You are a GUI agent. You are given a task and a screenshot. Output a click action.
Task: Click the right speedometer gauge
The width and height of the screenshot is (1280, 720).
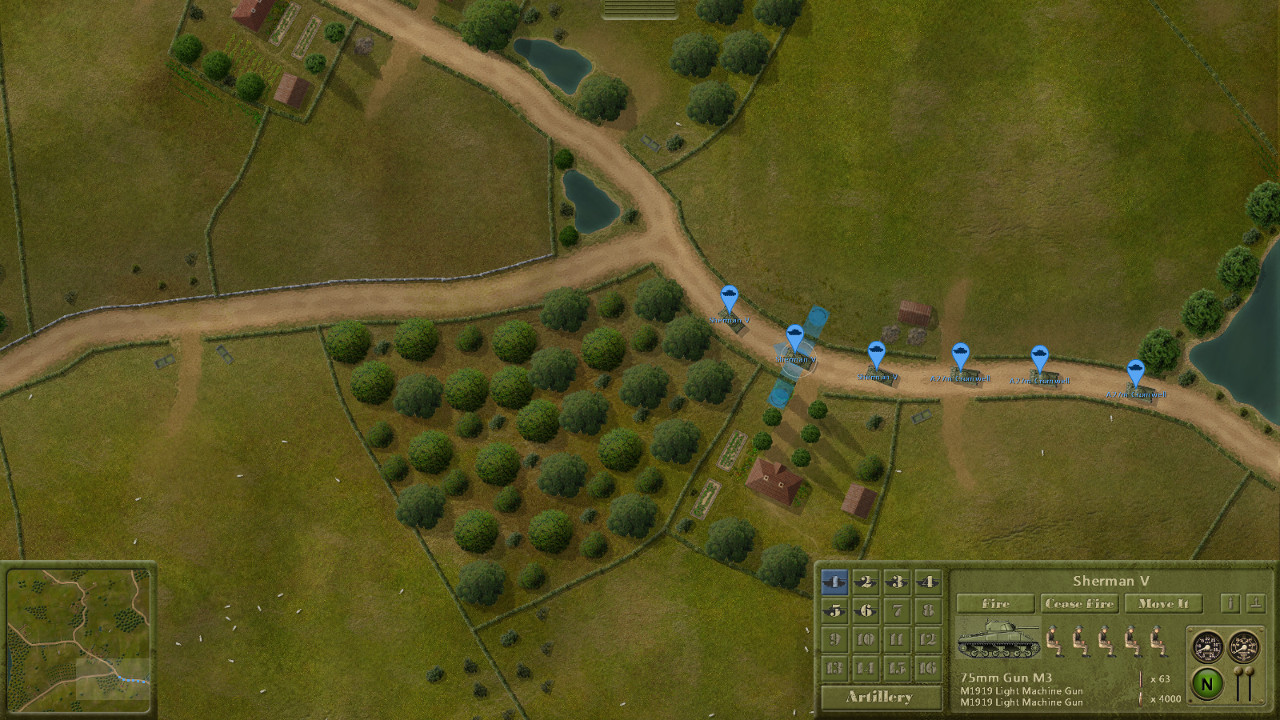click(1242, 646)
